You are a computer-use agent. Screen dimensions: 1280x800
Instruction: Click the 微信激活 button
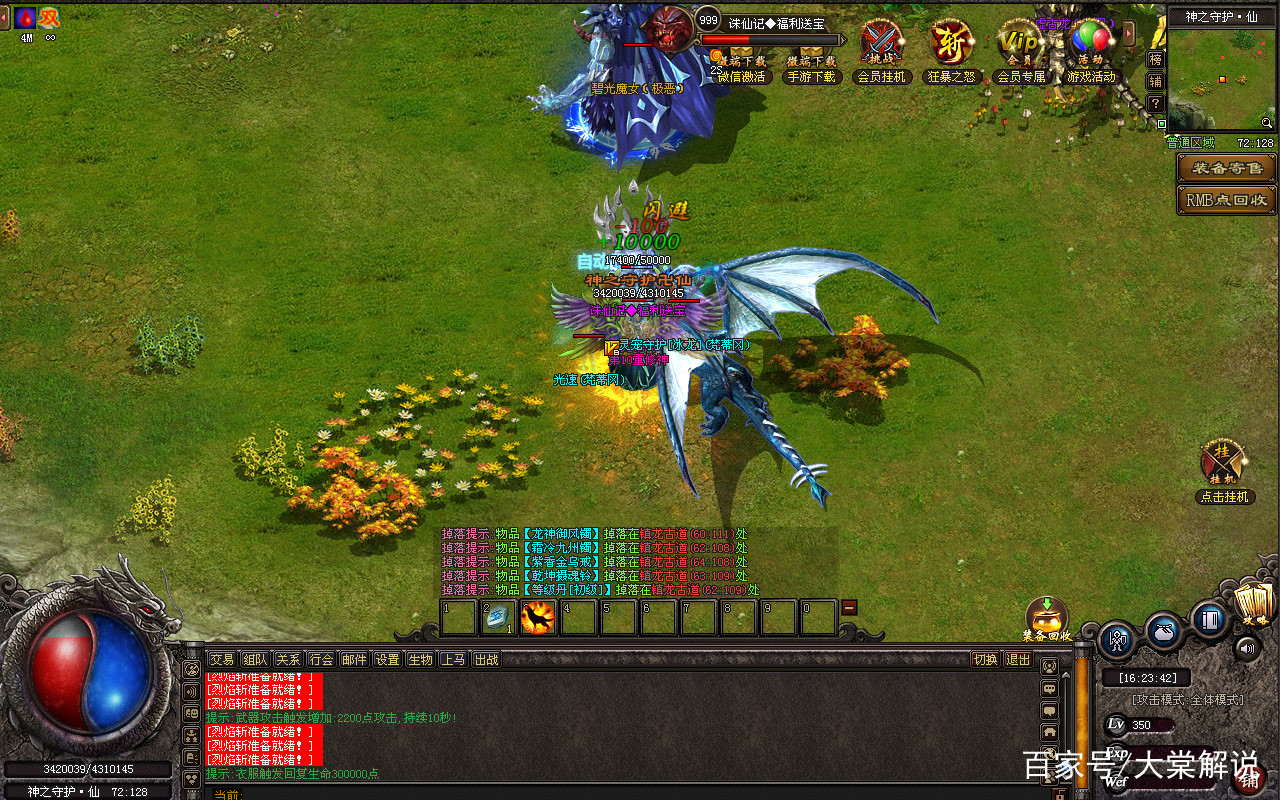point(741,76)
